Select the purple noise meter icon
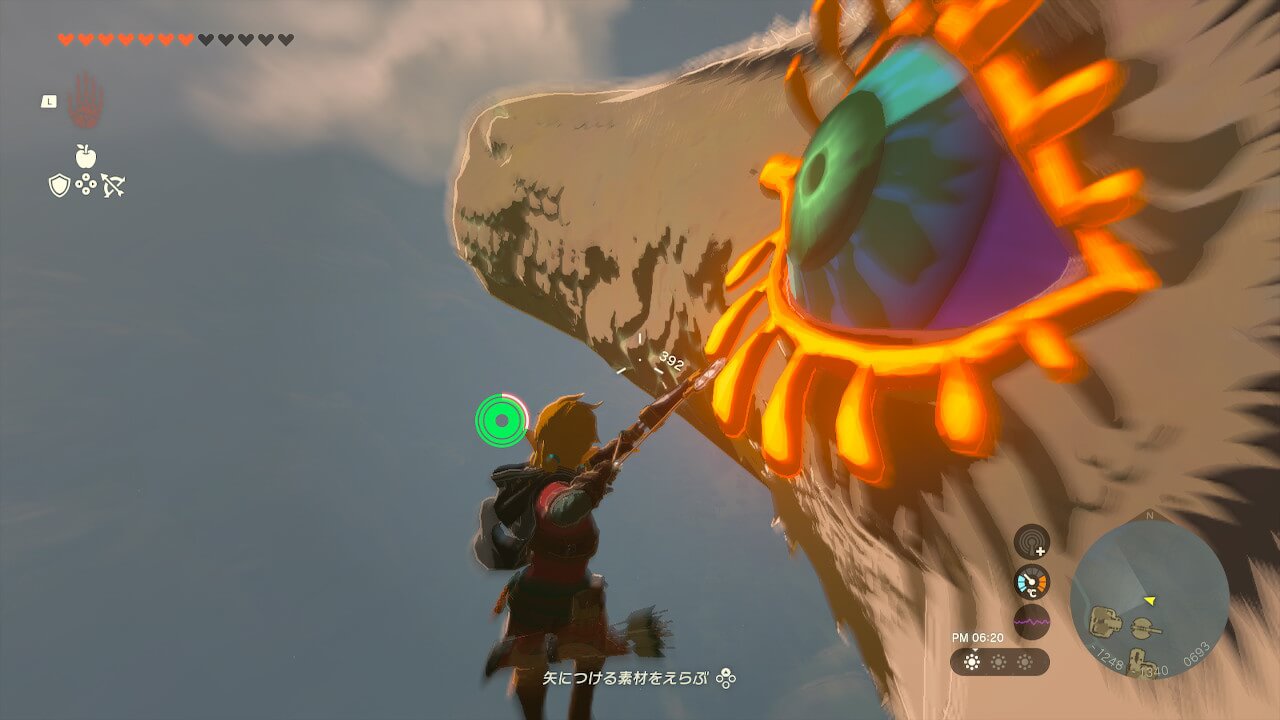 tap(1031, 621)
